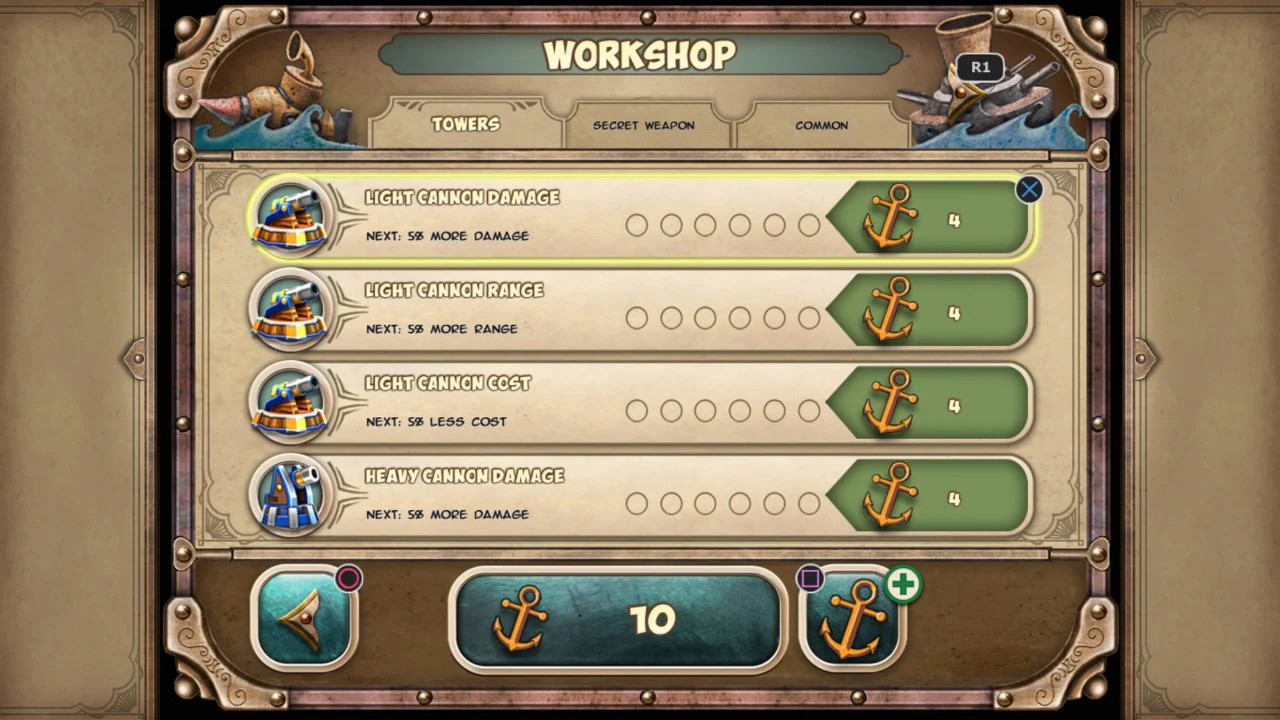
Task: Select the Light Cannon Damage turret icon
Action: [291, 218]
